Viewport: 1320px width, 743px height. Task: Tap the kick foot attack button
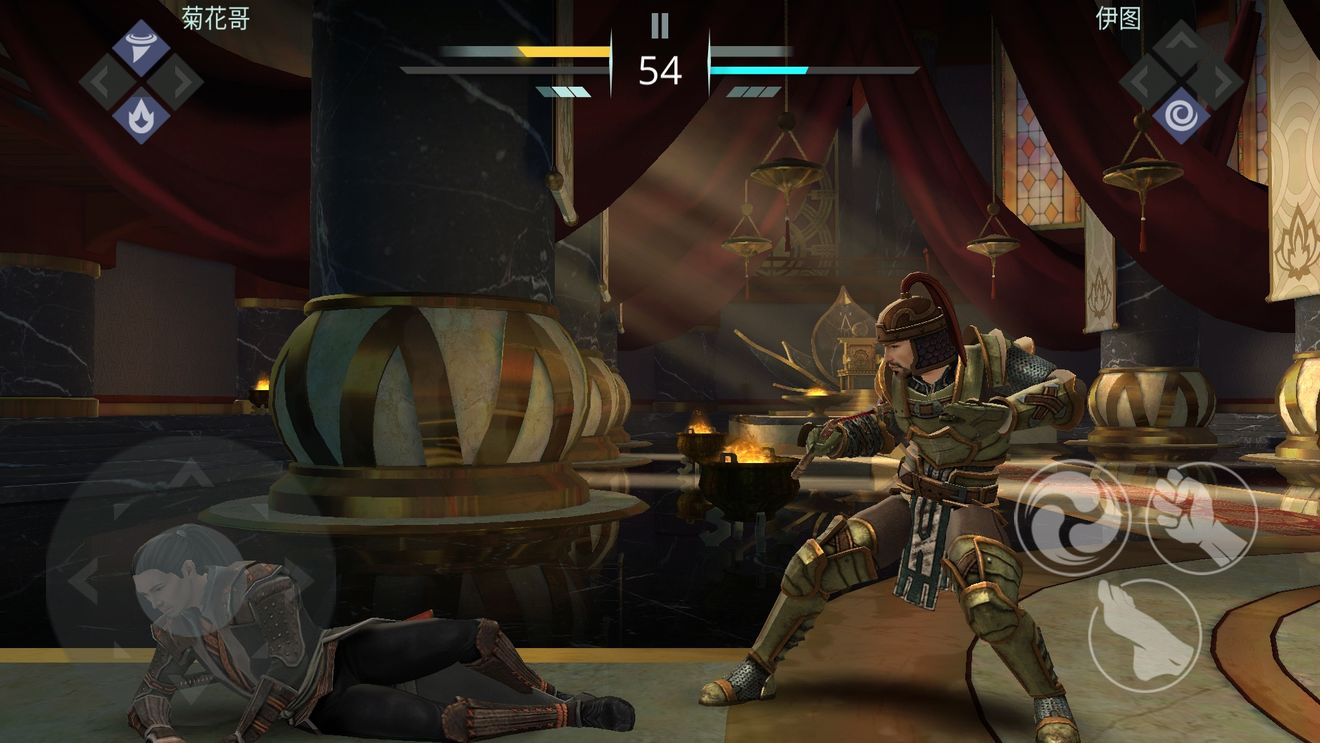1144,634
